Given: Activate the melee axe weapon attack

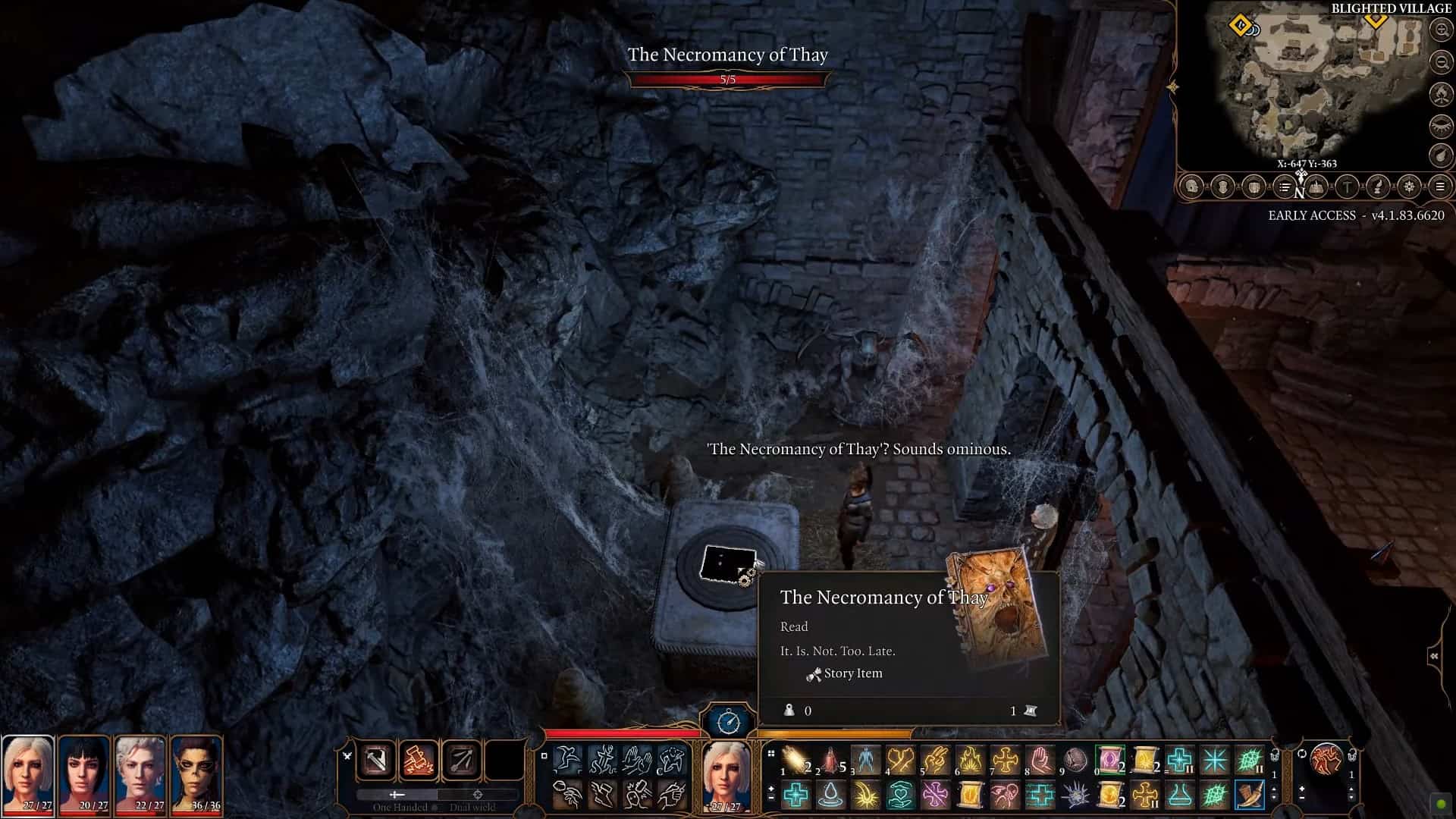Looking at the screenshot, I should 377,760.
